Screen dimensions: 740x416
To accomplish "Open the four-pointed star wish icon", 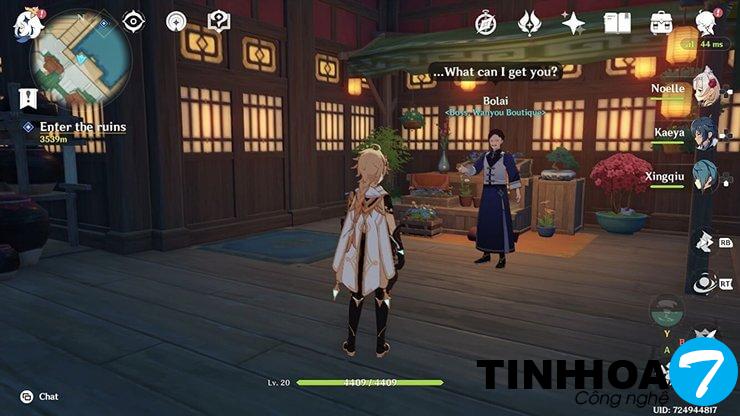I will 573,22.
